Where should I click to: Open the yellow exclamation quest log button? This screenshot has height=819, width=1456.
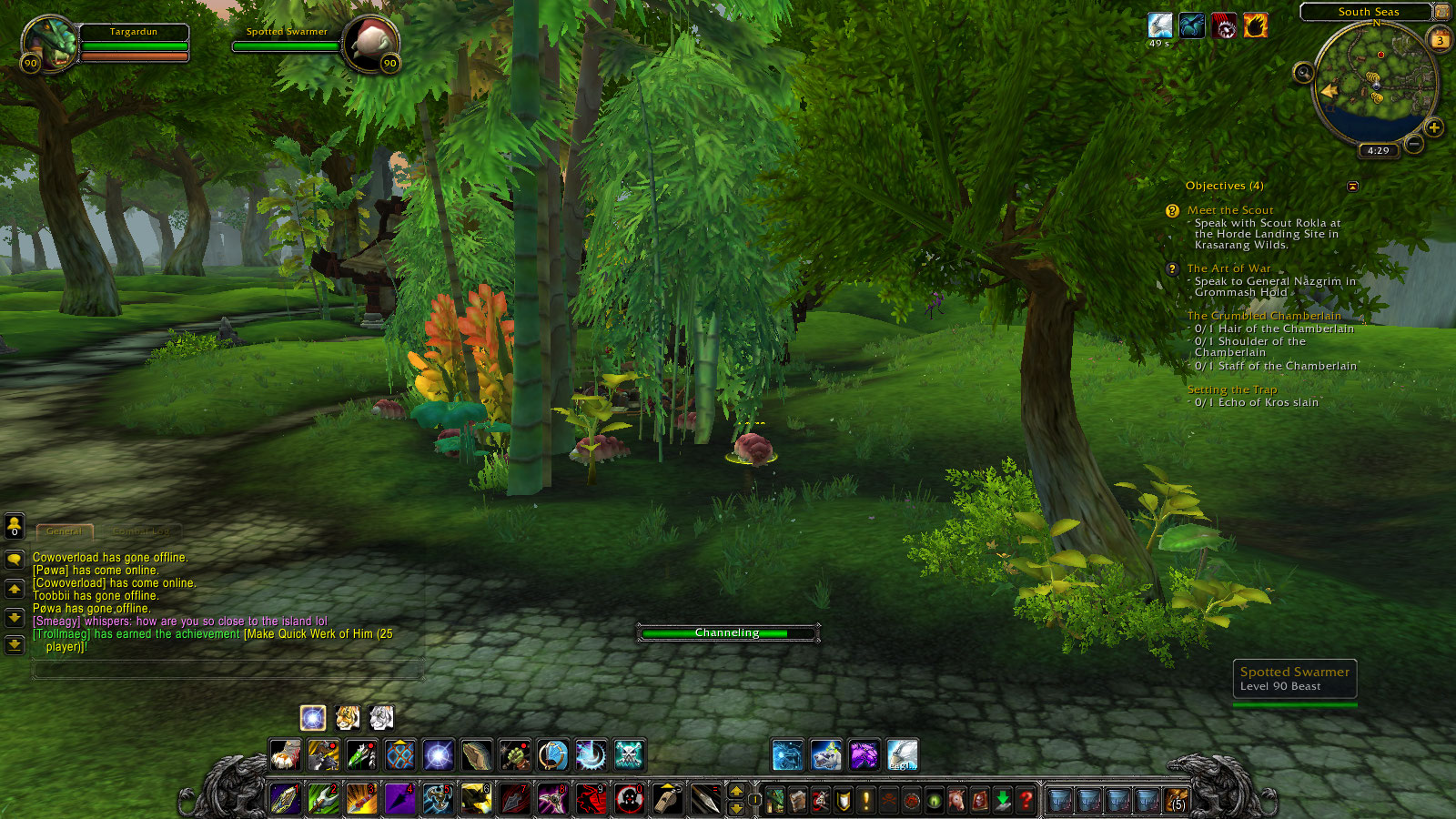pyautogui.click(x=866, y=800)
